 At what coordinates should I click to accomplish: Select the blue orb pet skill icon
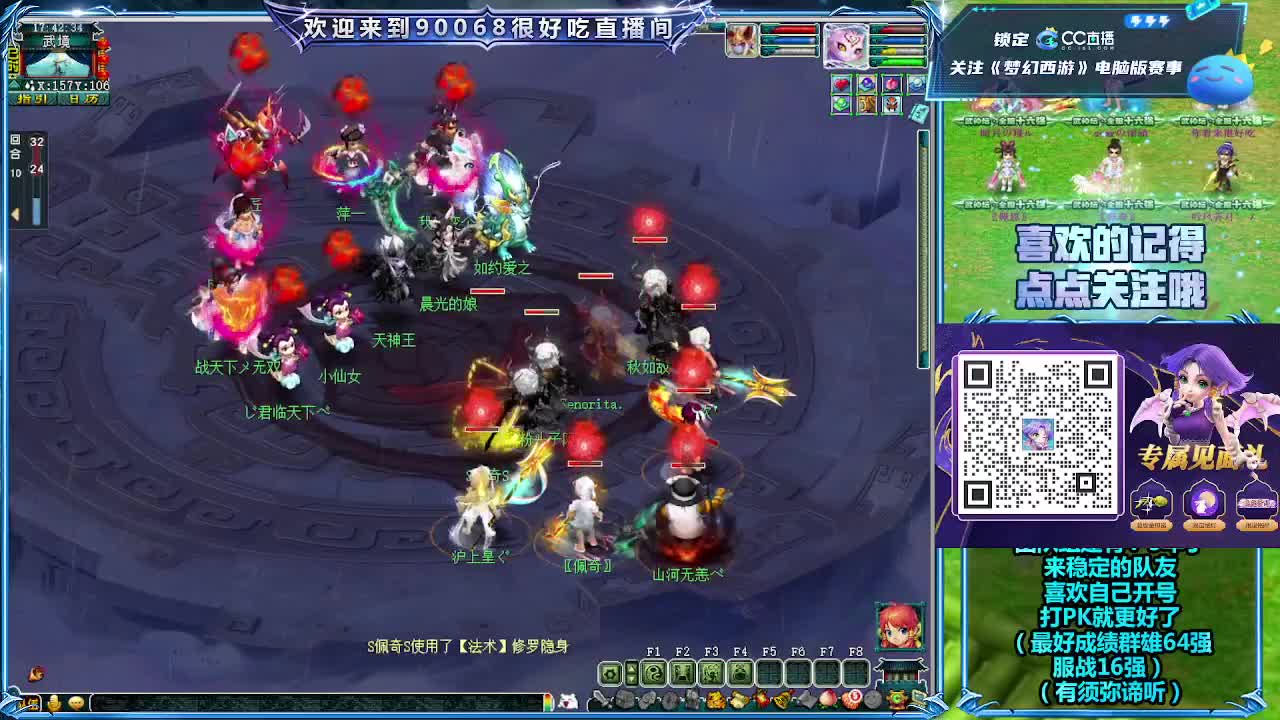click(867, 83)
